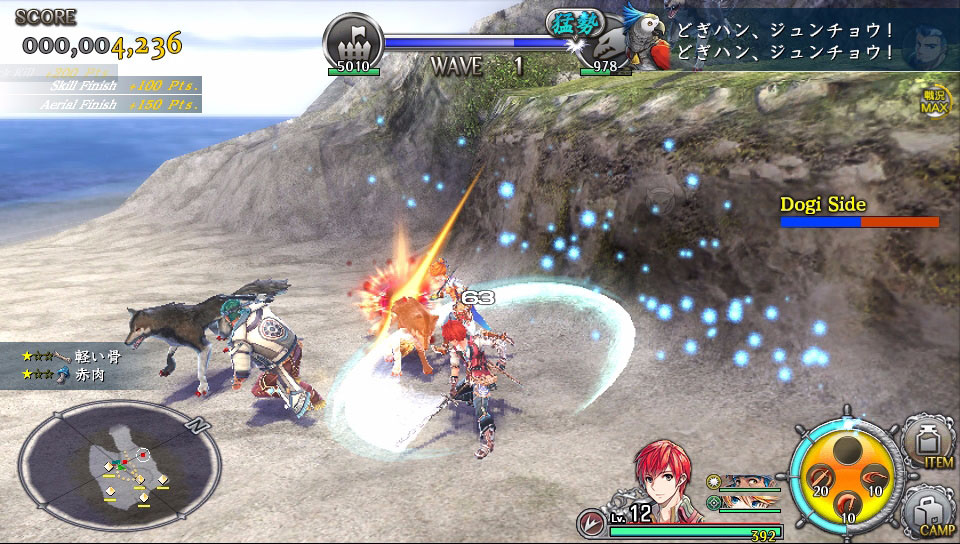This screenshot has width=960, height=544.
Task: Click the castle base icon
Action: click(352, 42)
